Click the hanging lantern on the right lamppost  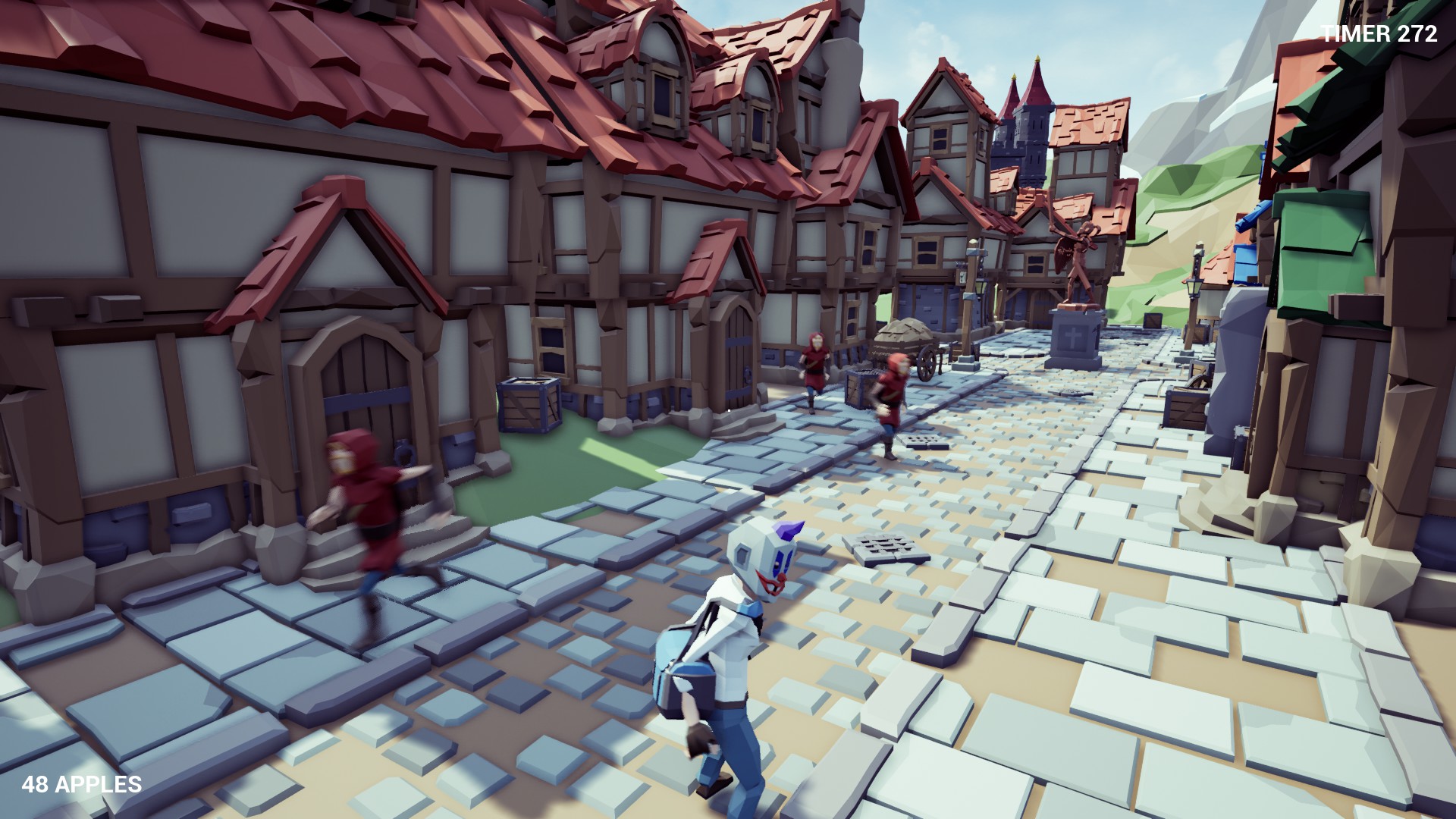(x=1194, y=288)
